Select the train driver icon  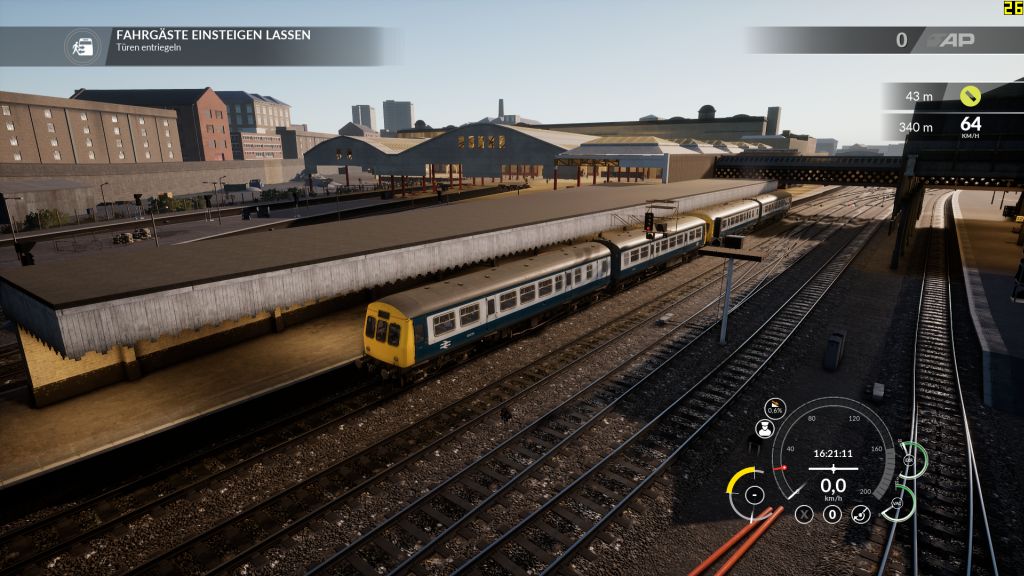pyautogui.click(x=765, y=429)
